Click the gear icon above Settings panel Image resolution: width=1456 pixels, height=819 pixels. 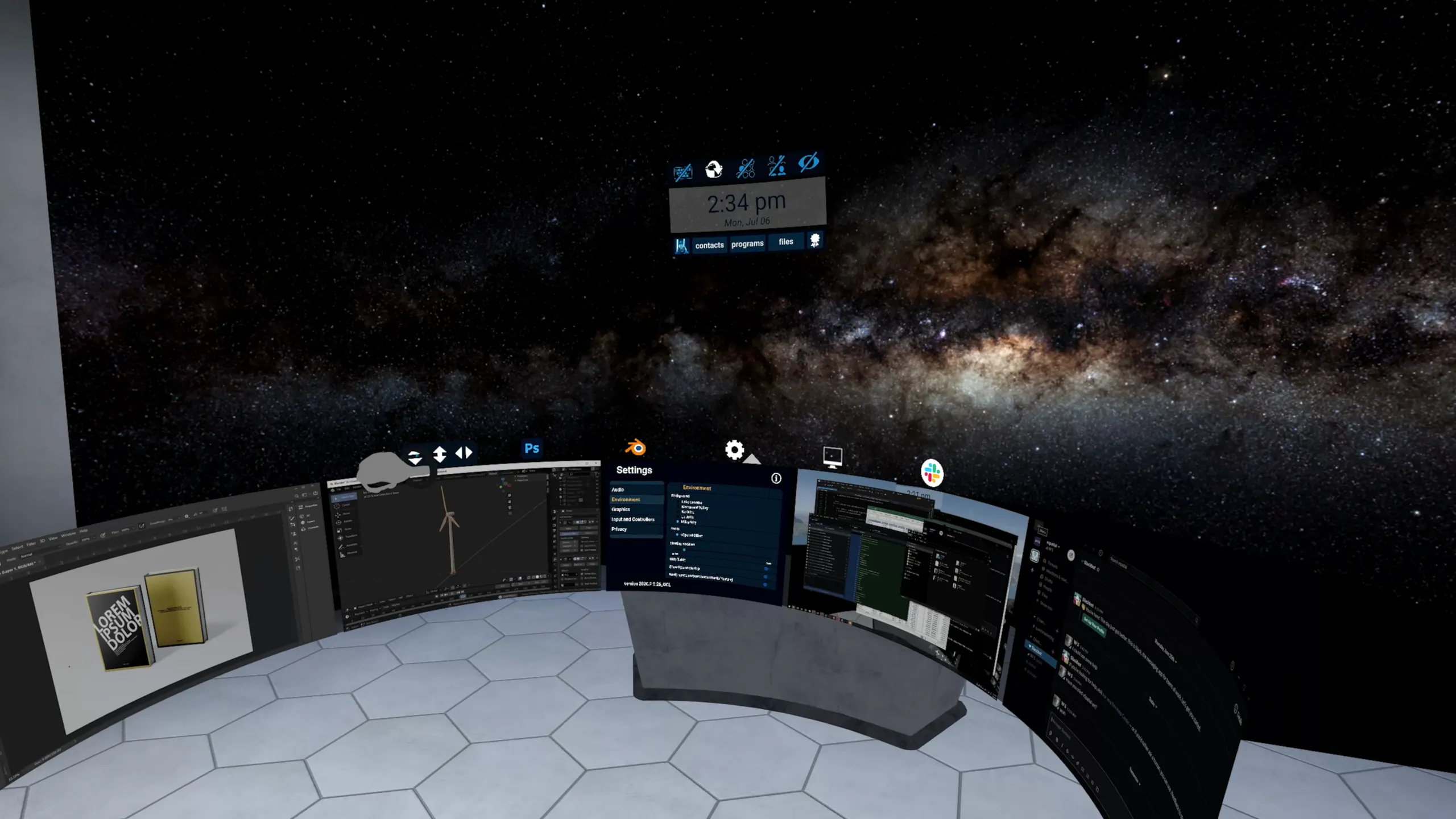(734, 450)
